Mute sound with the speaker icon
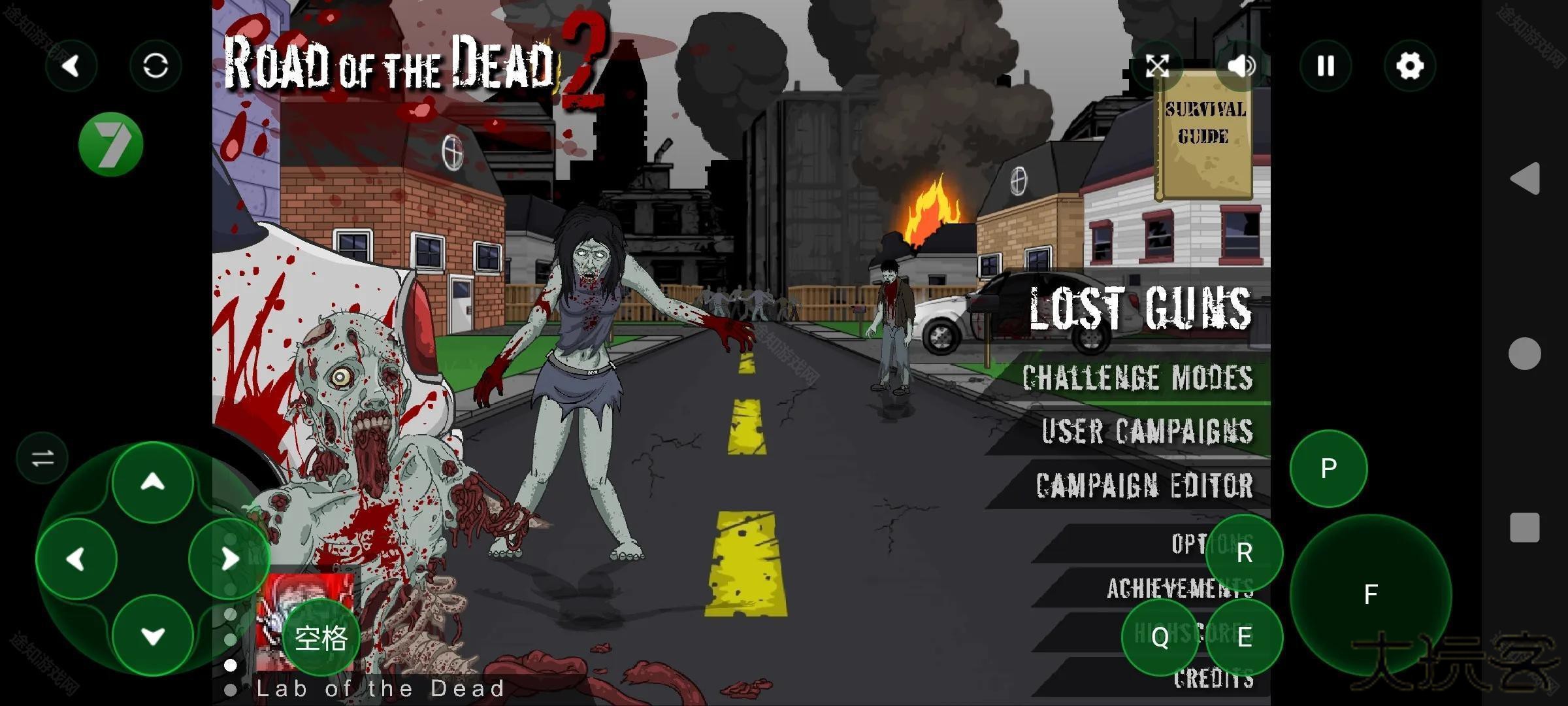Viewport: 1568px width, 706px height. click(1241, 65)
